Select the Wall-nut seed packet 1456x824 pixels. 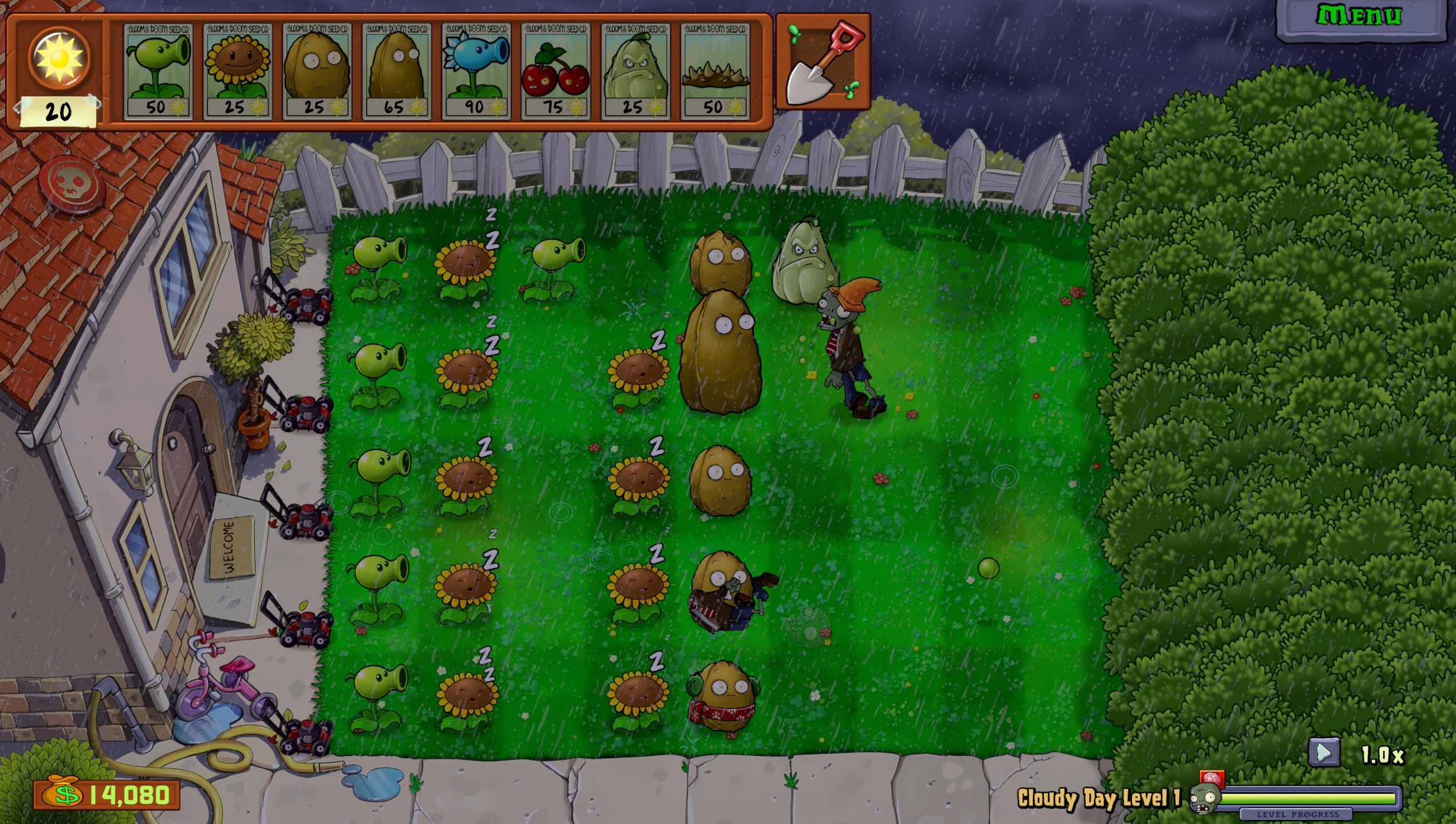[x=316, y=69]
